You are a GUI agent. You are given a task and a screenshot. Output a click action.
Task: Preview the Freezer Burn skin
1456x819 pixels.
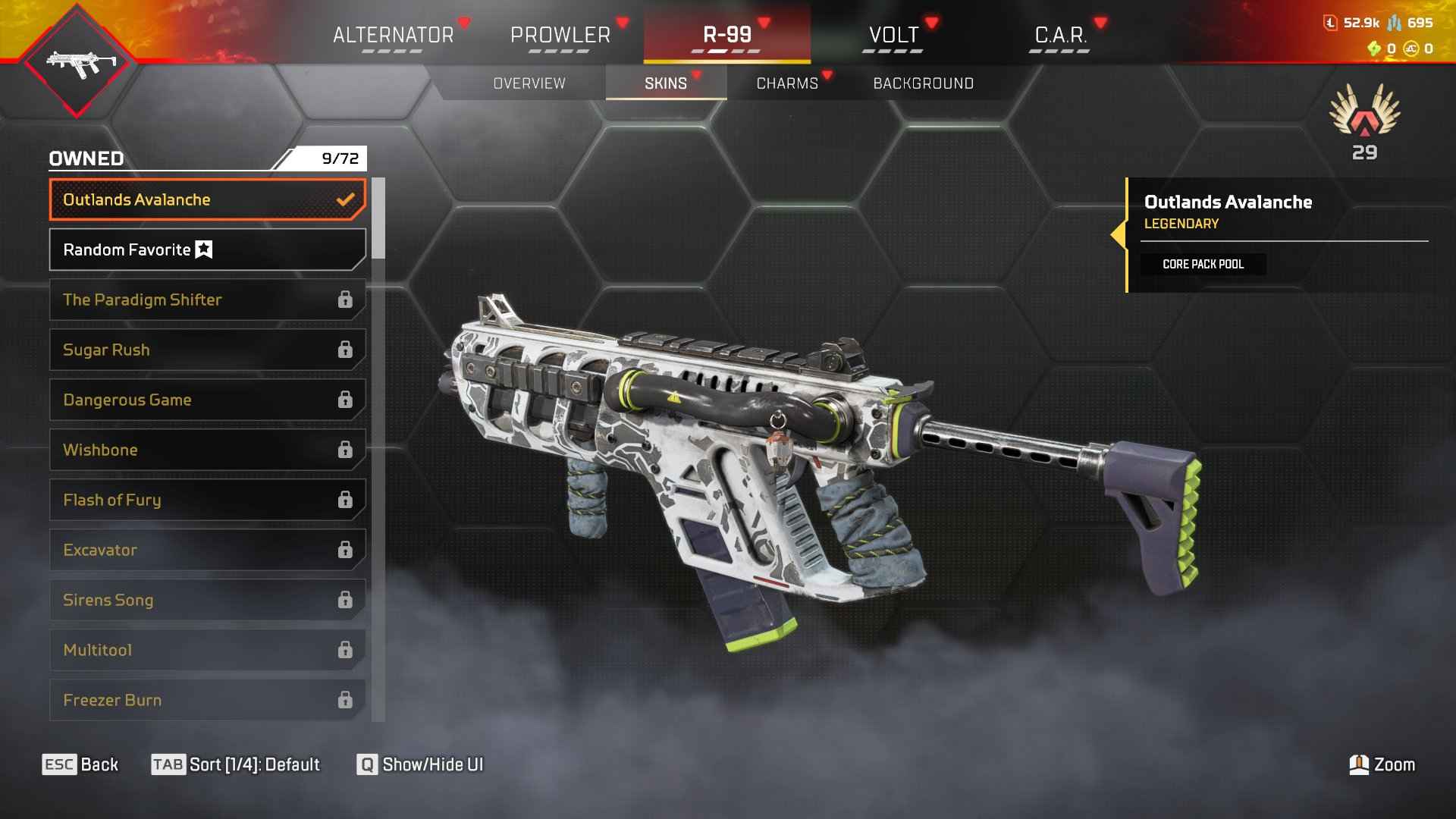pos(207,700)
